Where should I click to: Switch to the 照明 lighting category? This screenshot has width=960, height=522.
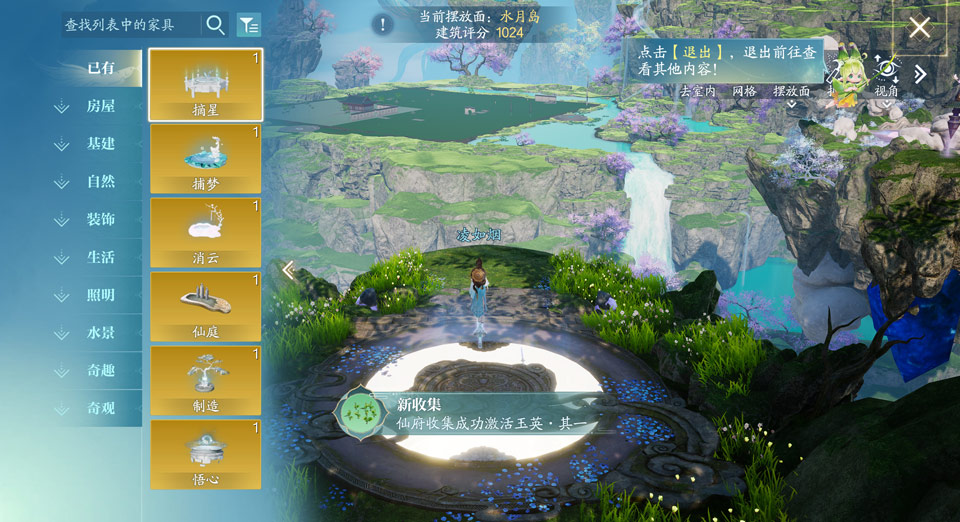(x=100, y=295)
